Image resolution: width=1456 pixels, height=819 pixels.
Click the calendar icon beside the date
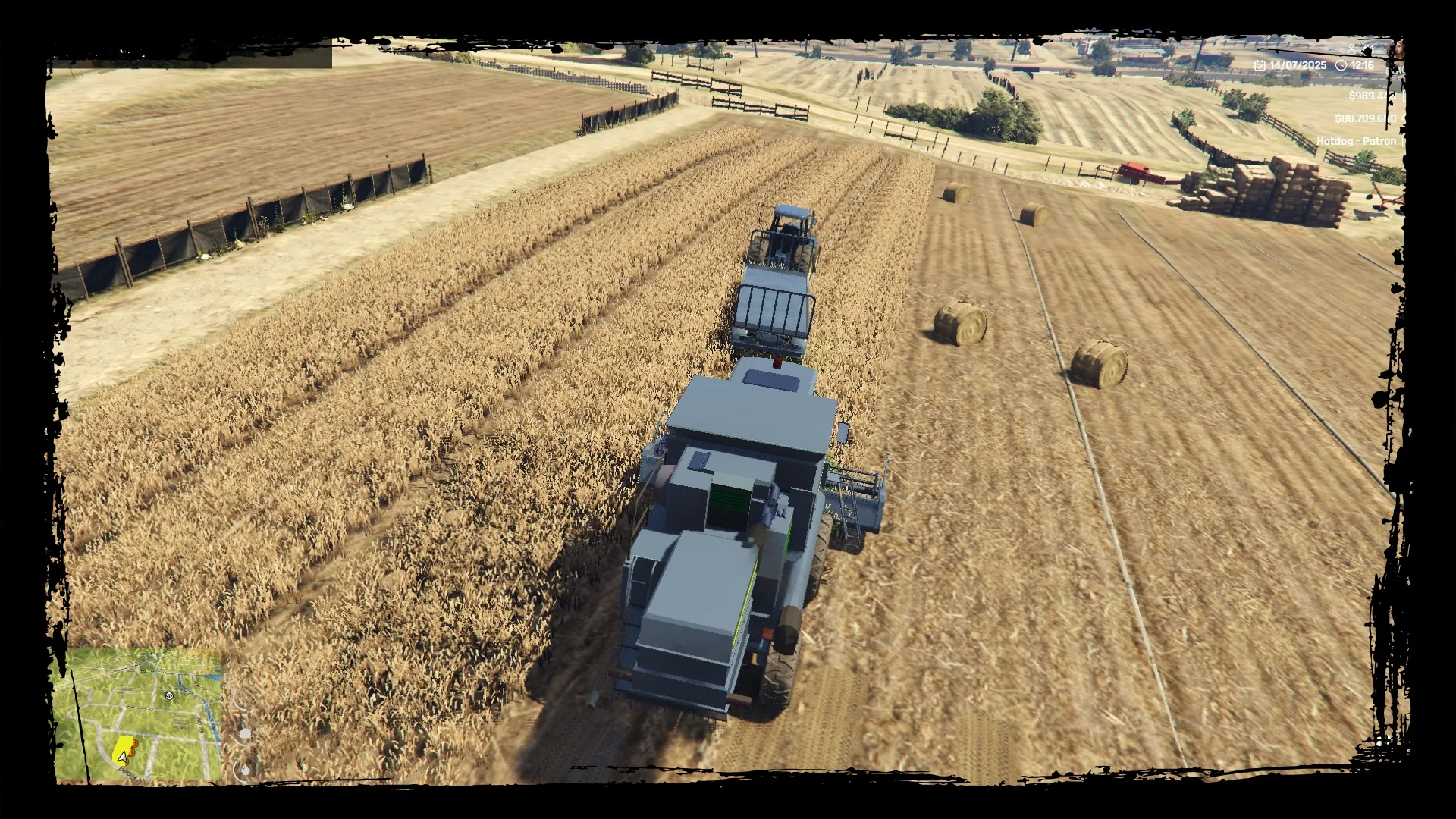tap(1260, 66)
